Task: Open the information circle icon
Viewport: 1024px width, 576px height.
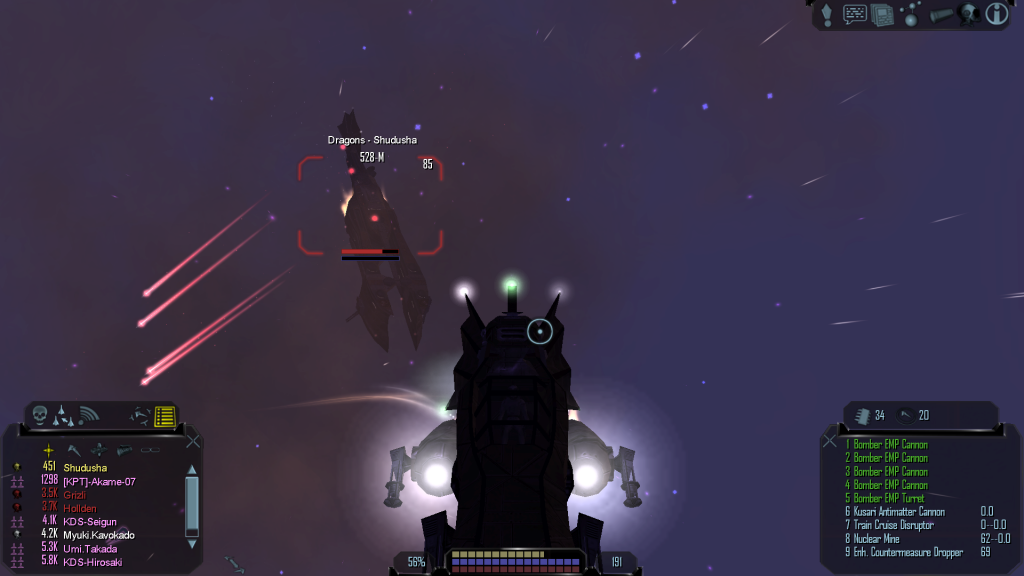Action: pyautogui.click(x=996, y=14)
